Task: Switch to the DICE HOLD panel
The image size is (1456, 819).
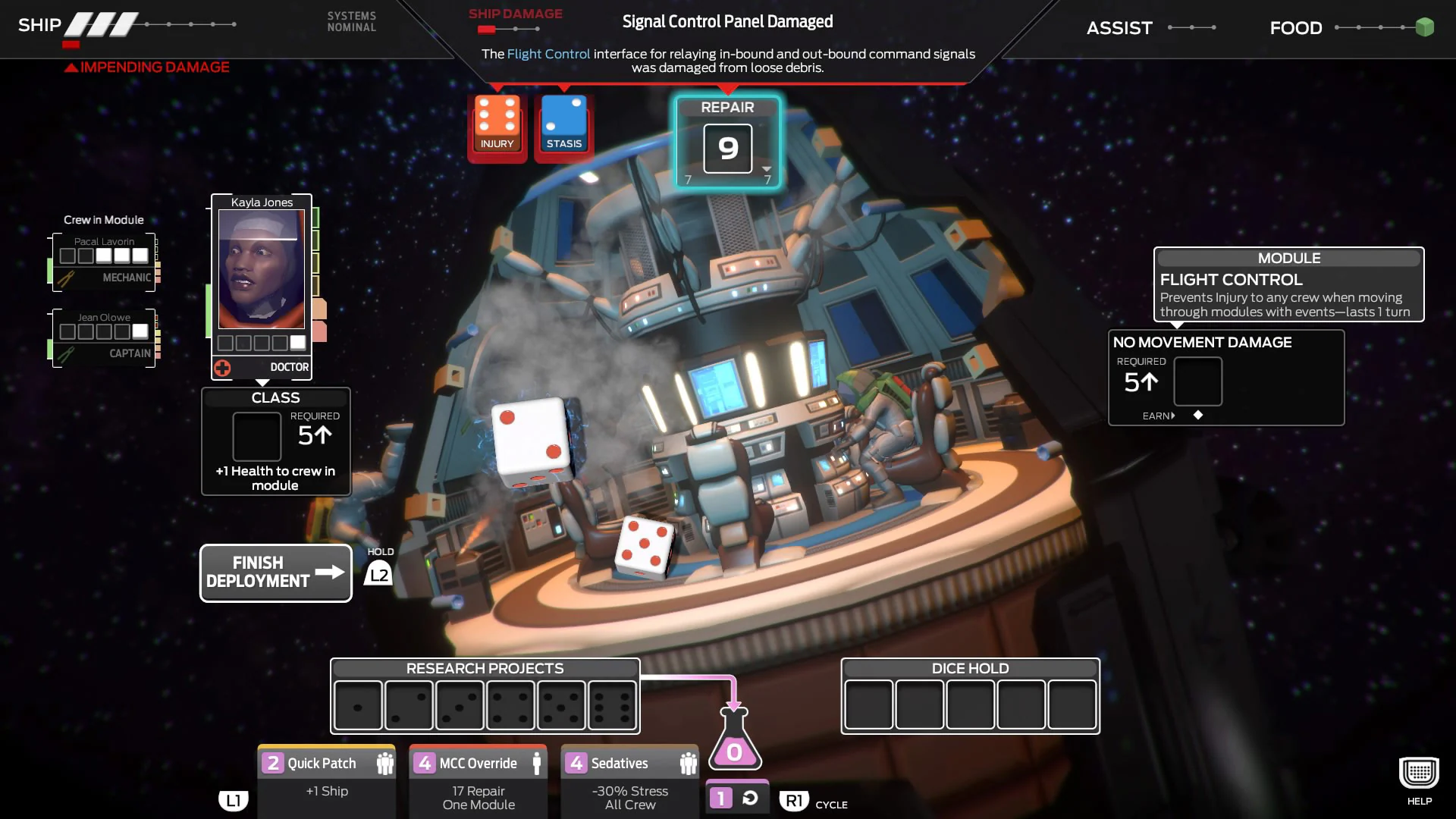Action: 969,669
